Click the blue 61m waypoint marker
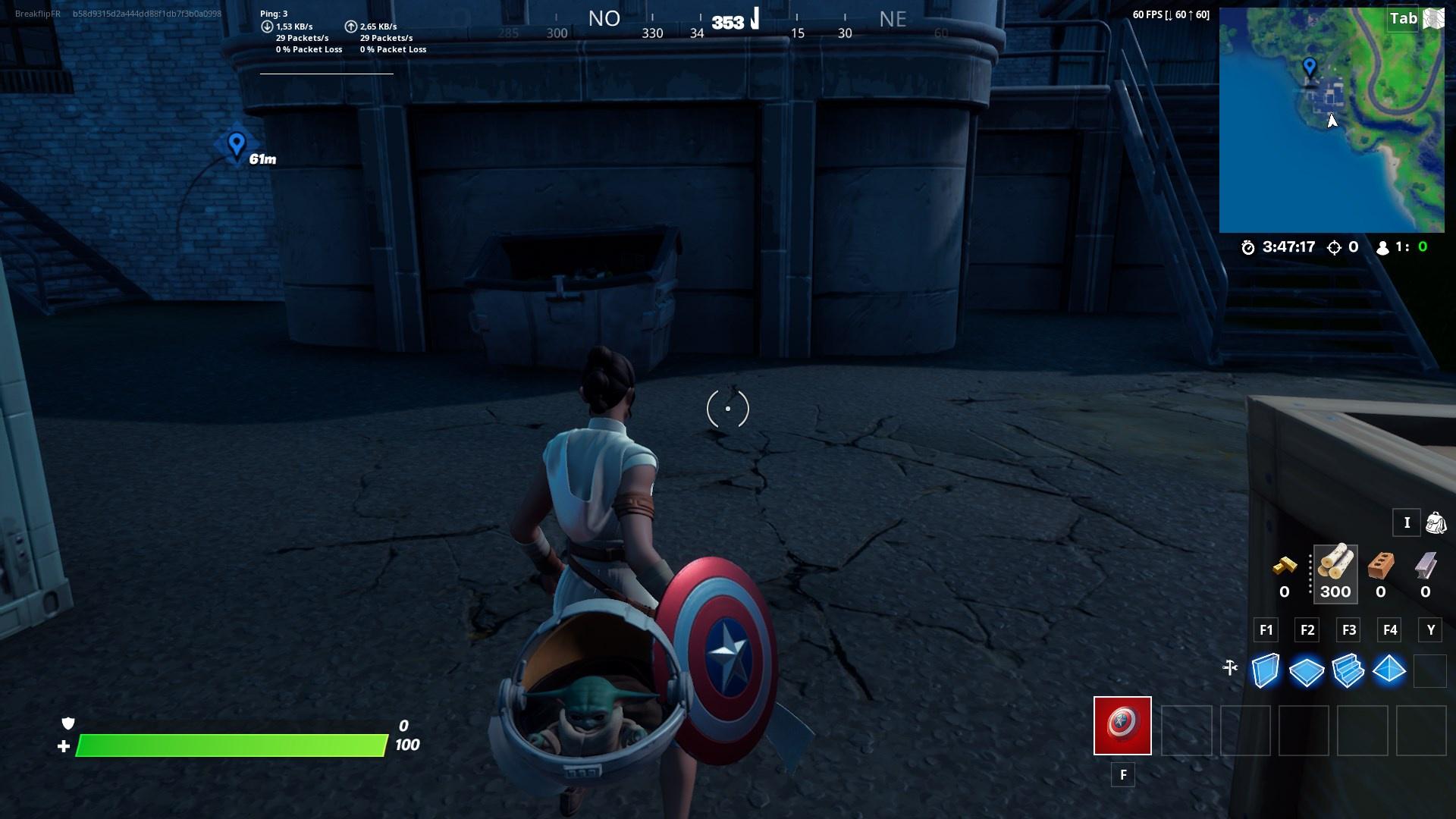The image size is (1456, 819). pyautogui.click(x=235, y=144)
